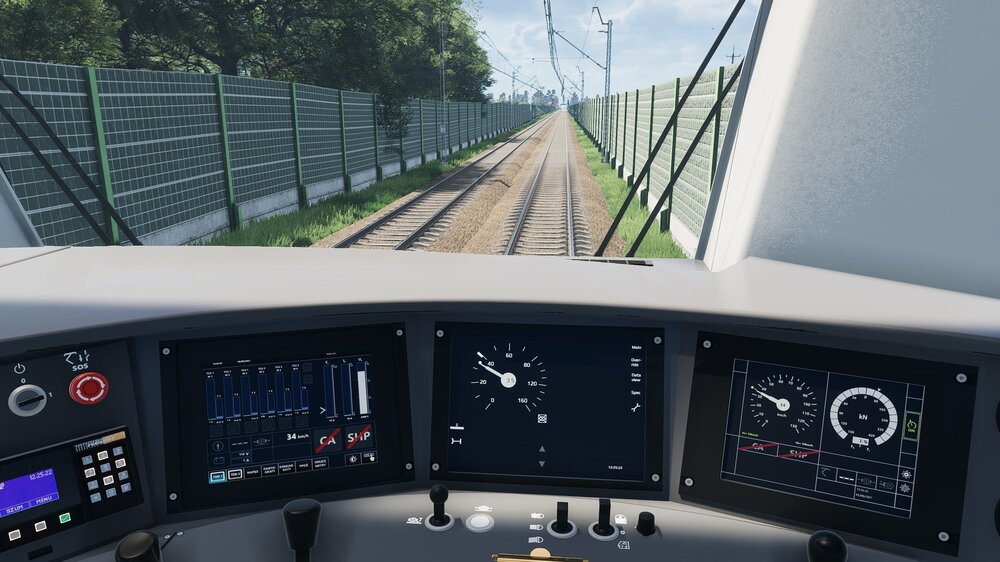Tap the sun brightness button on the left display
This screenshot has width=1000, height=562.
coord(352,459)
